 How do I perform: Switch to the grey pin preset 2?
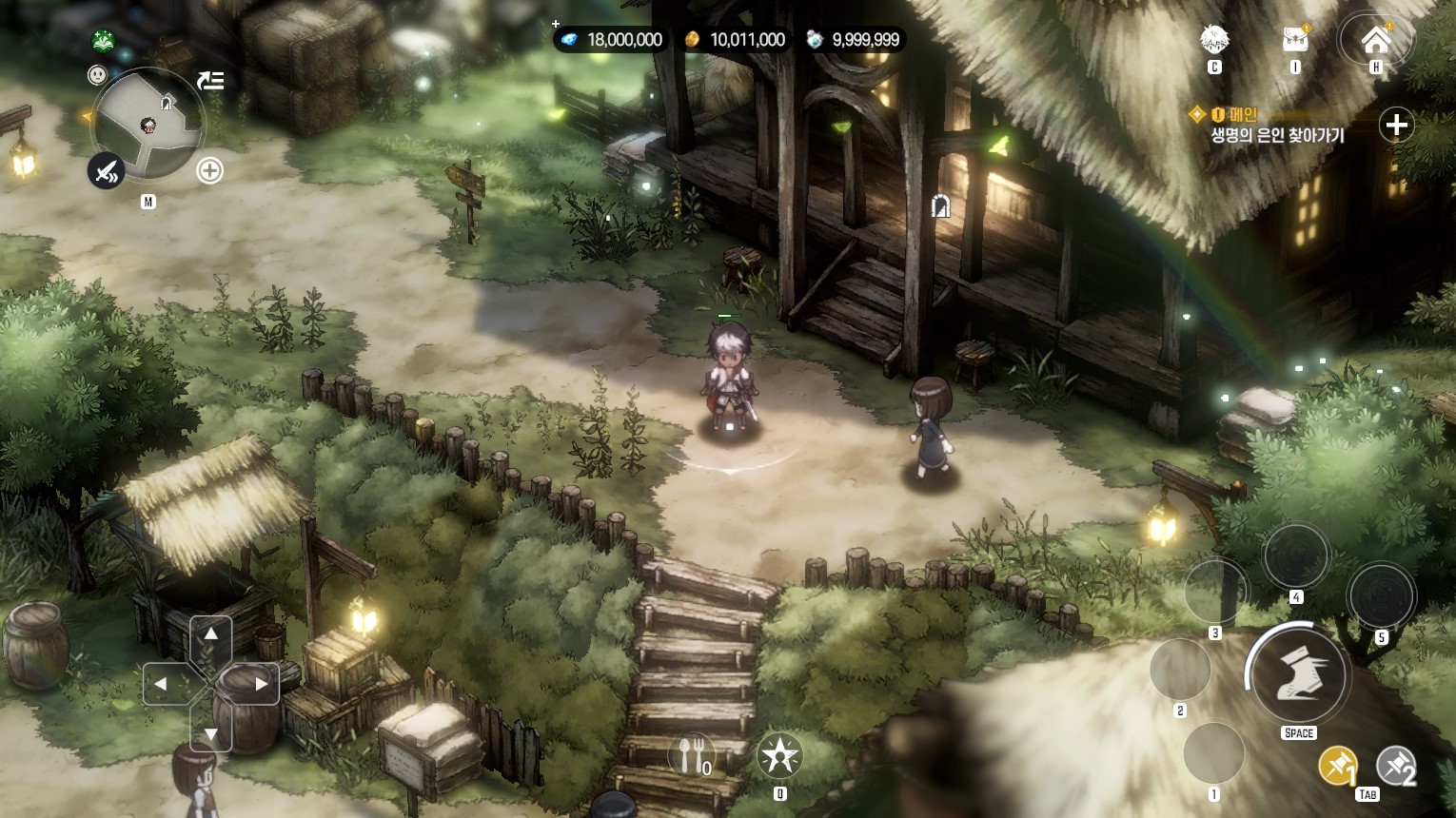pyautogui.click(x=1396, y=766)
